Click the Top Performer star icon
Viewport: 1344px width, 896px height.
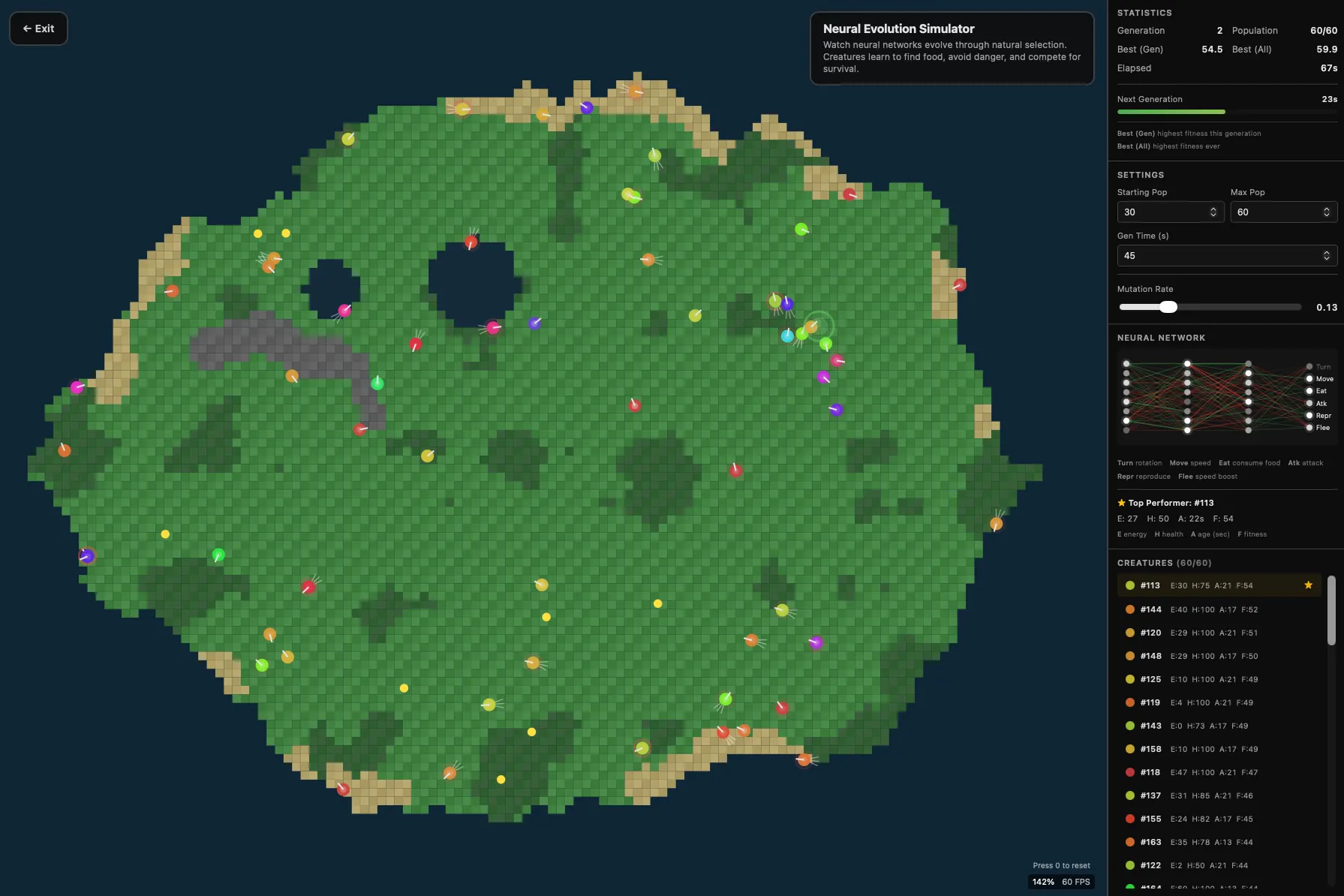click(1120, 503)
